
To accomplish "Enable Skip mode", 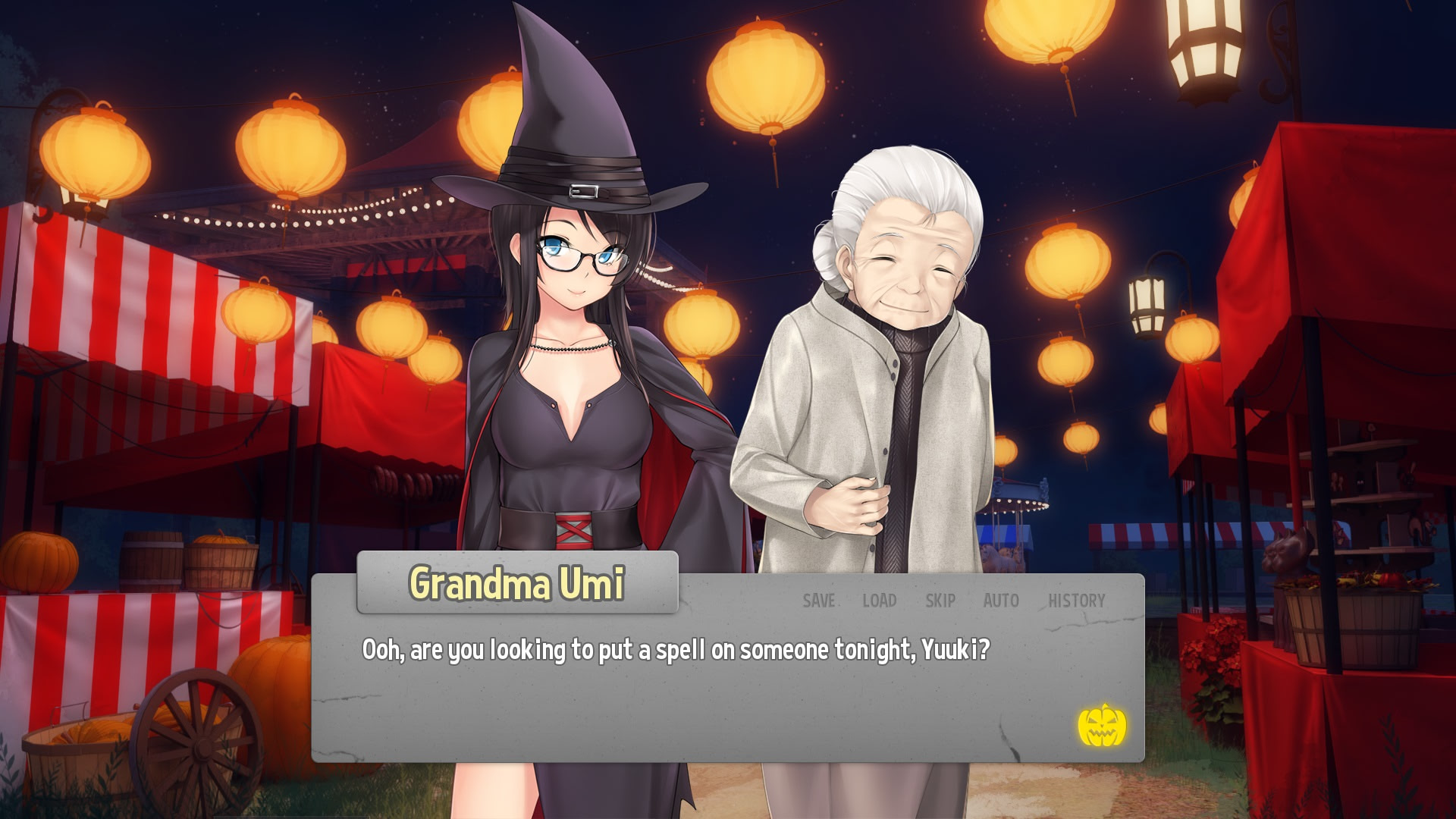I will [940, 601].
